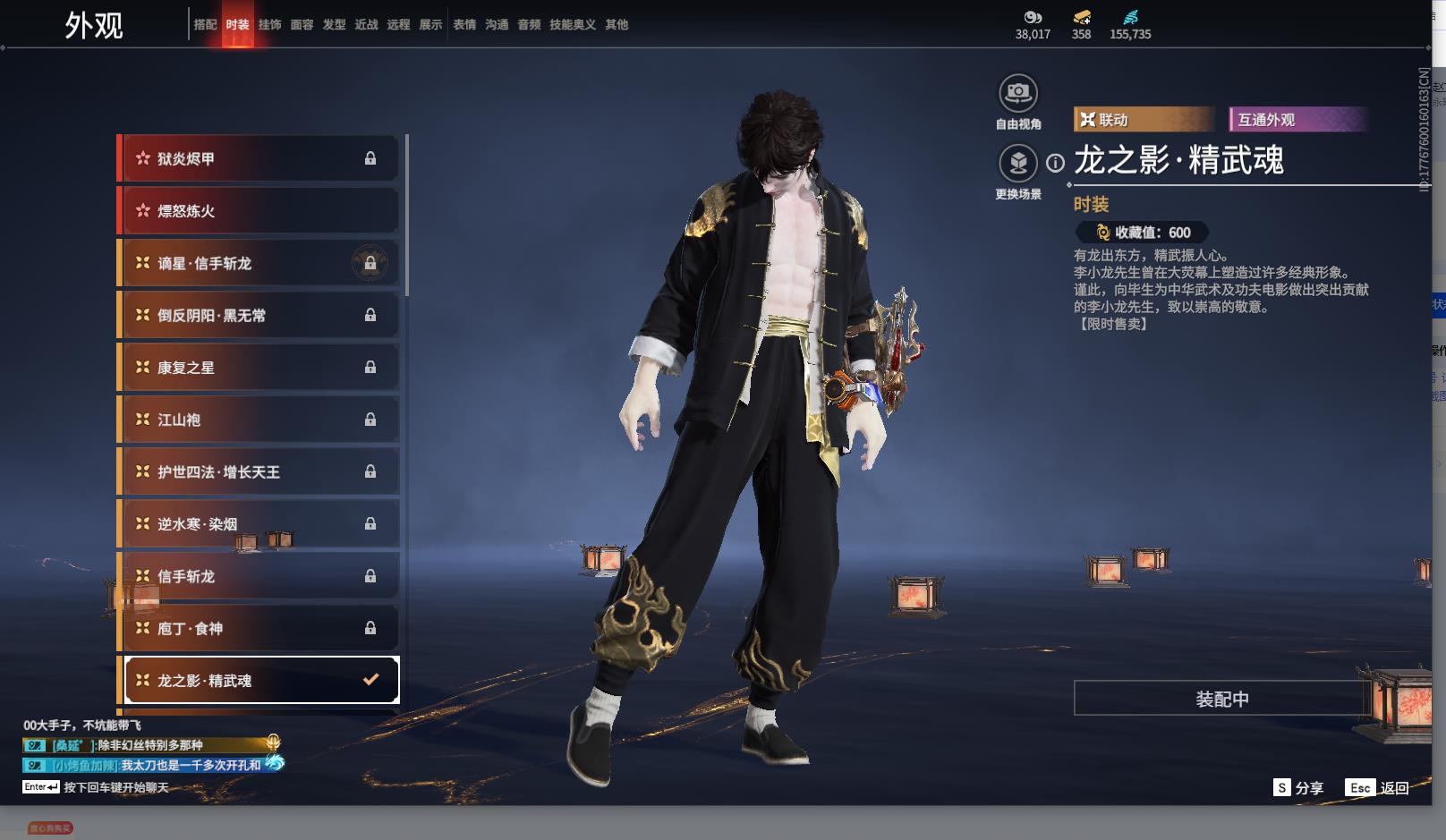Click the 返回 back button
Screen dimensions: 1446x840
click(x=1377, y=788)
